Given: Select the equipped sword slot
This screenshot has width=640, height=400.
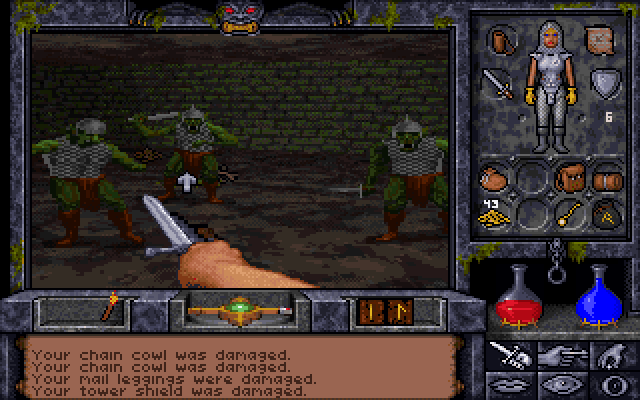Looking at the screenshot, I should click(x=497, y=83).
